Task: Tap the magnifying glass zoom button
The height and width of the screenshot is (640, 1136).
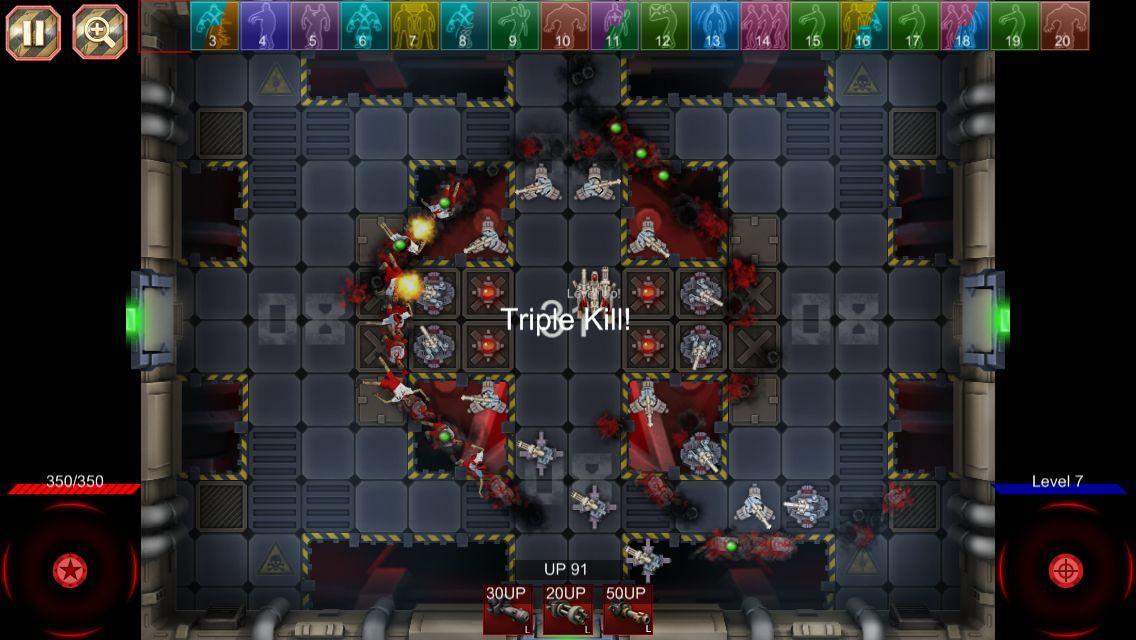Action: (x=99, y=32)
